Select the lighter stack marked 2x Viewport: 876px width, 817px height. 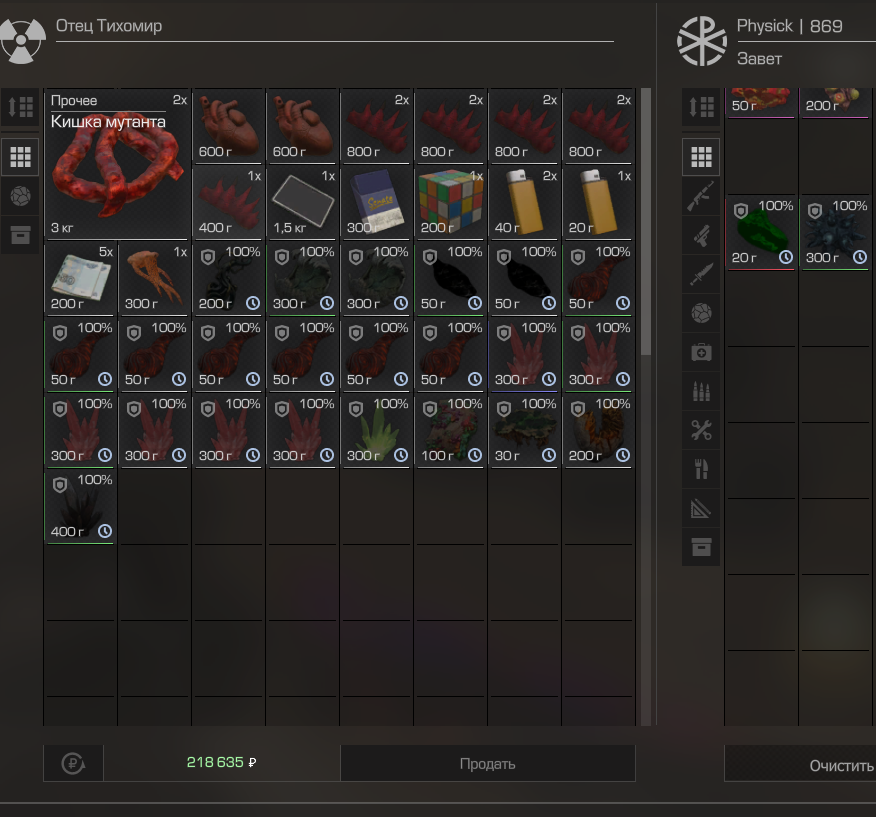click(524, 201)
